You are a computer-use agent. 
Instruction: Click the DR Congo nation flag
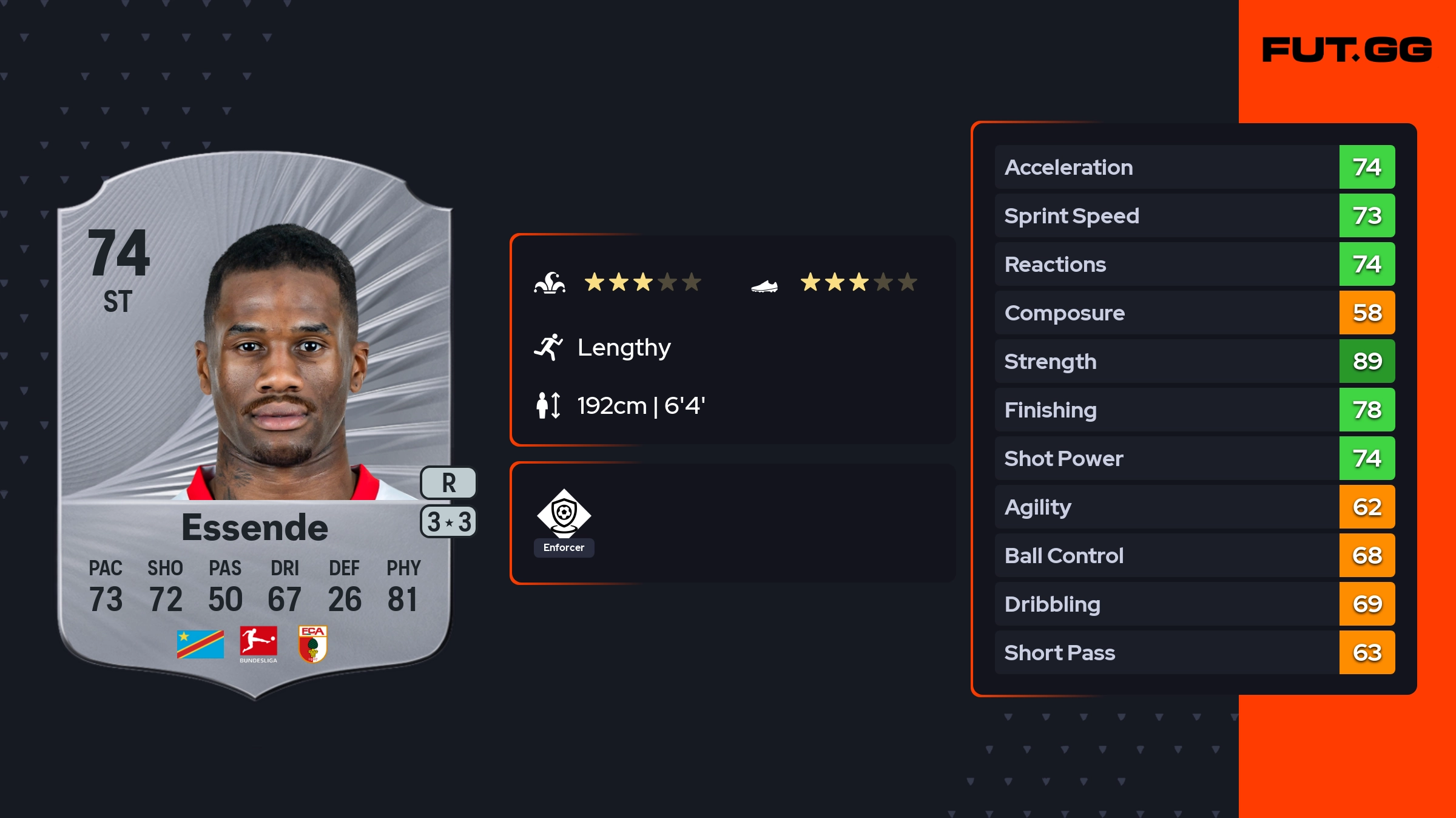pyautogui.click(x=200, y=644)
